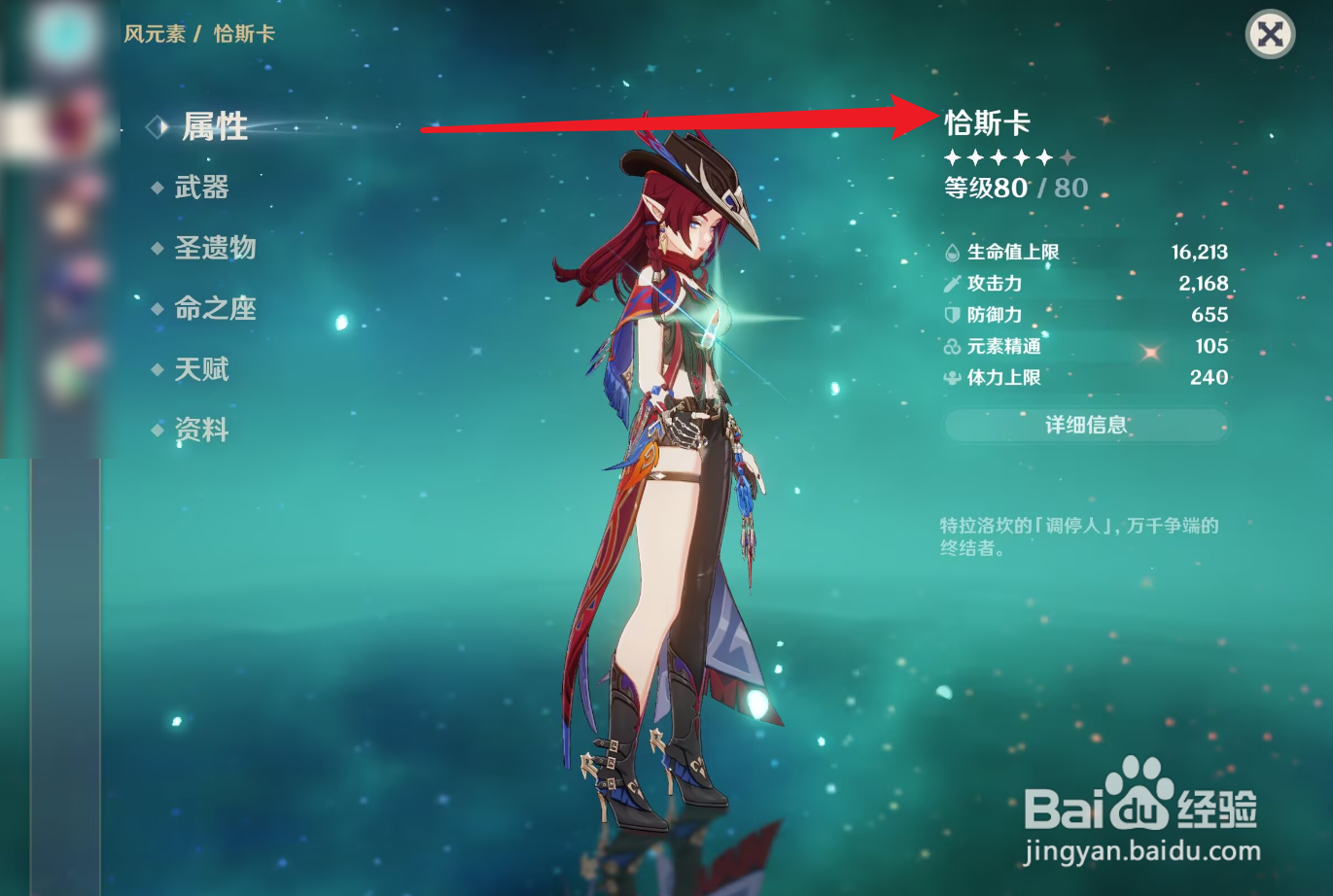The height and width of the screenshot is (896, 1333).
Task: Open the 天赋 tab
Action: click(x=202, y=369)
